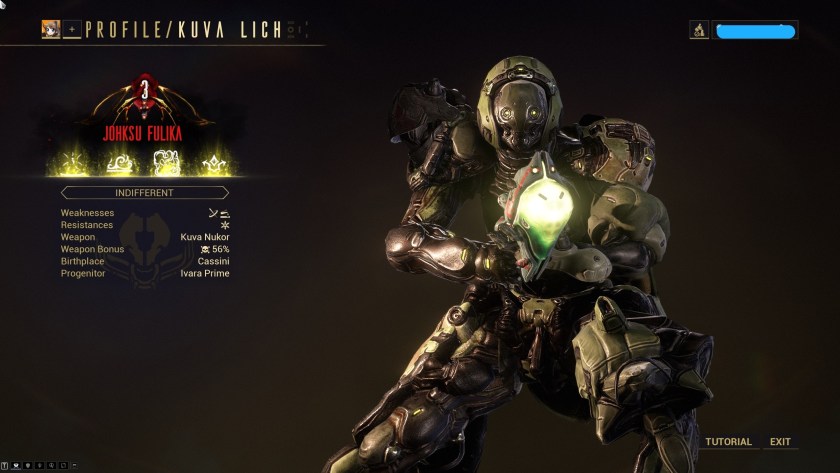This screenshot has width=840, height=473.
Task: Click the icon left of the player name
Action: tap(699, 31)
